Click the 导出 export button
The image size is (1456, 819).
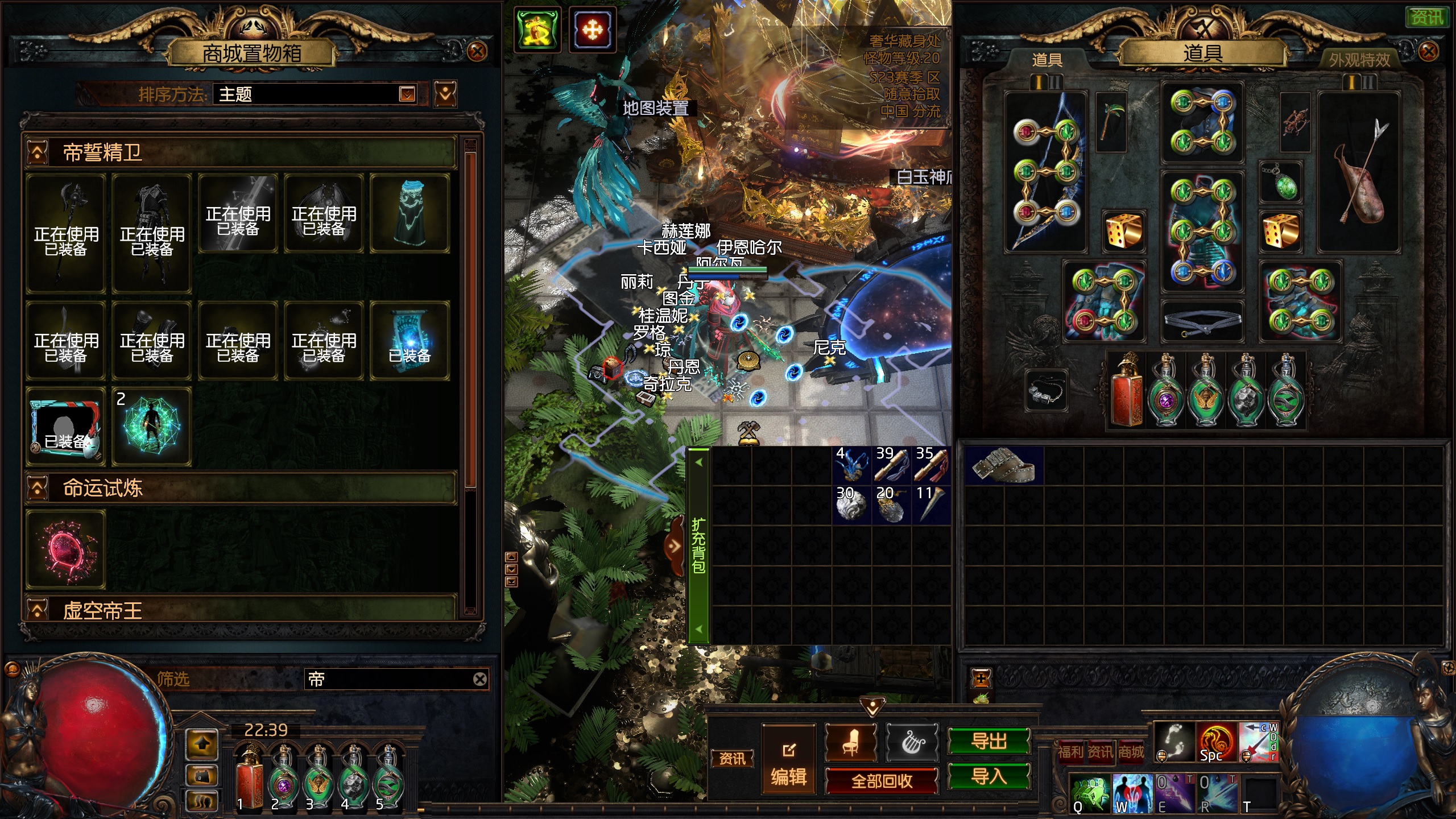[988, 741]
